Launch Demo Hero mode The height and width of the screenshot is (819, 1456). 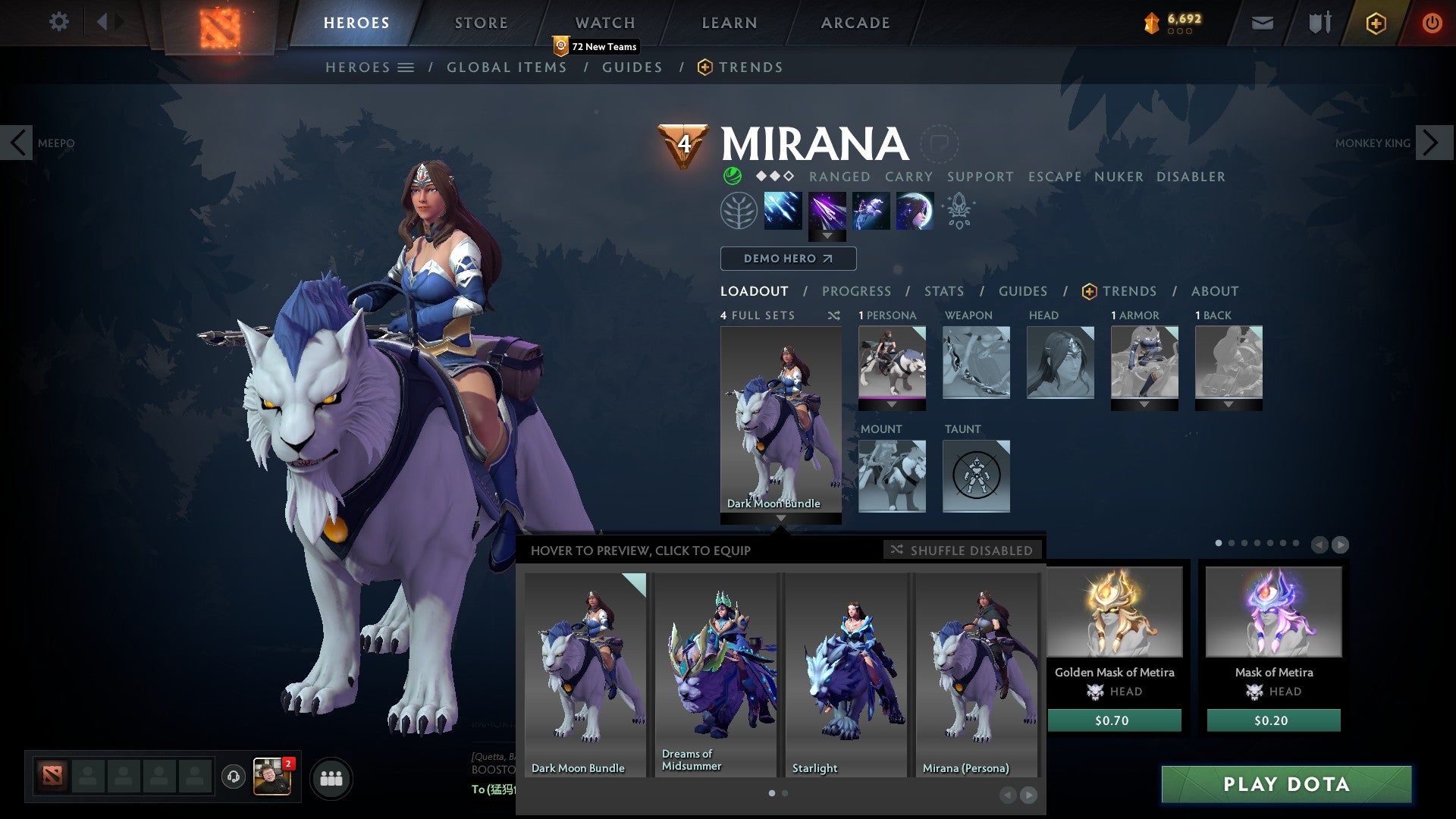pos(788,259)
